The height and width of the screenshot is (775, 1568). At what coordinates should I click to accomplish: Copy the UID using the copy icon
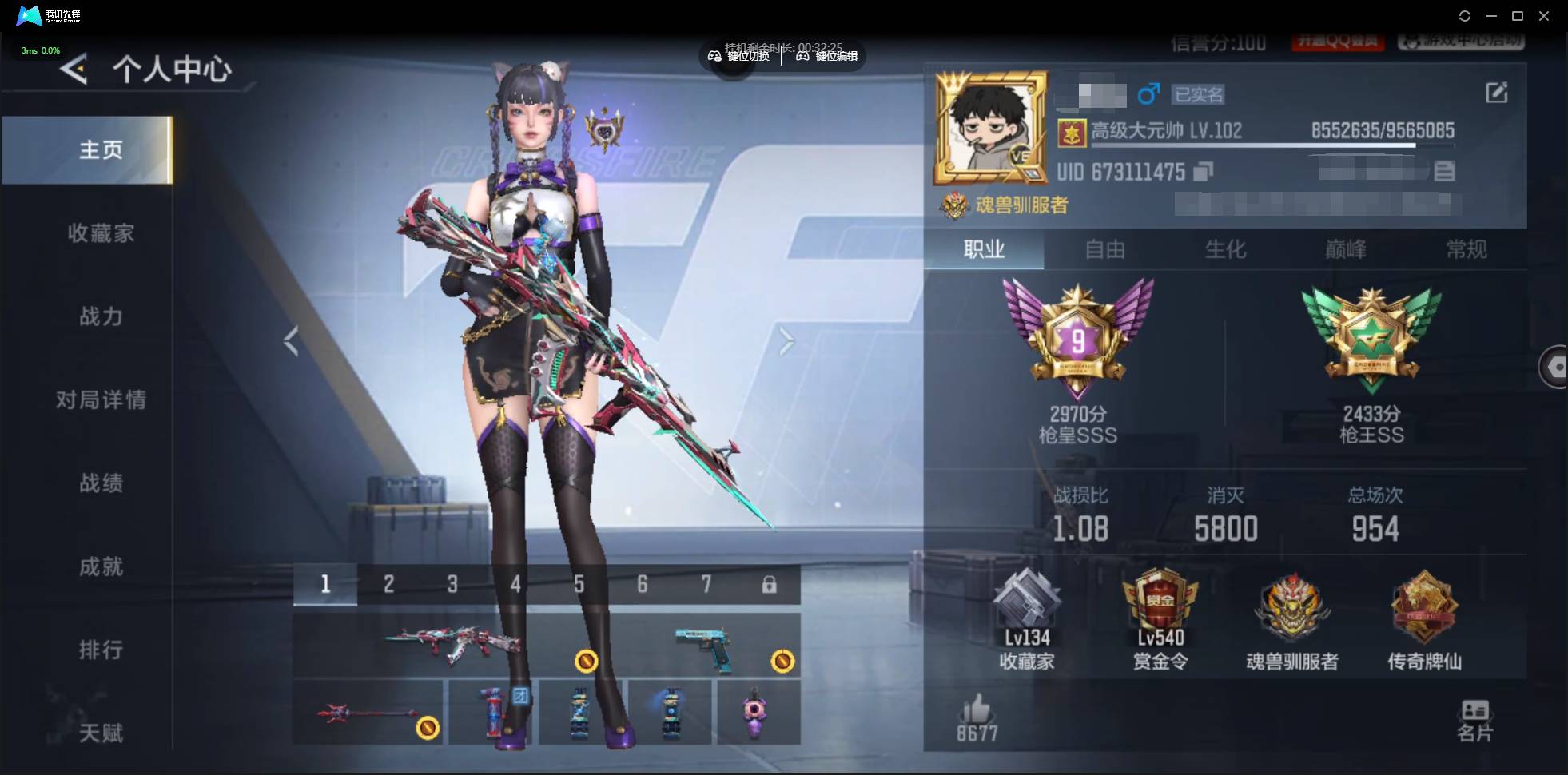tap(1204, 171)
